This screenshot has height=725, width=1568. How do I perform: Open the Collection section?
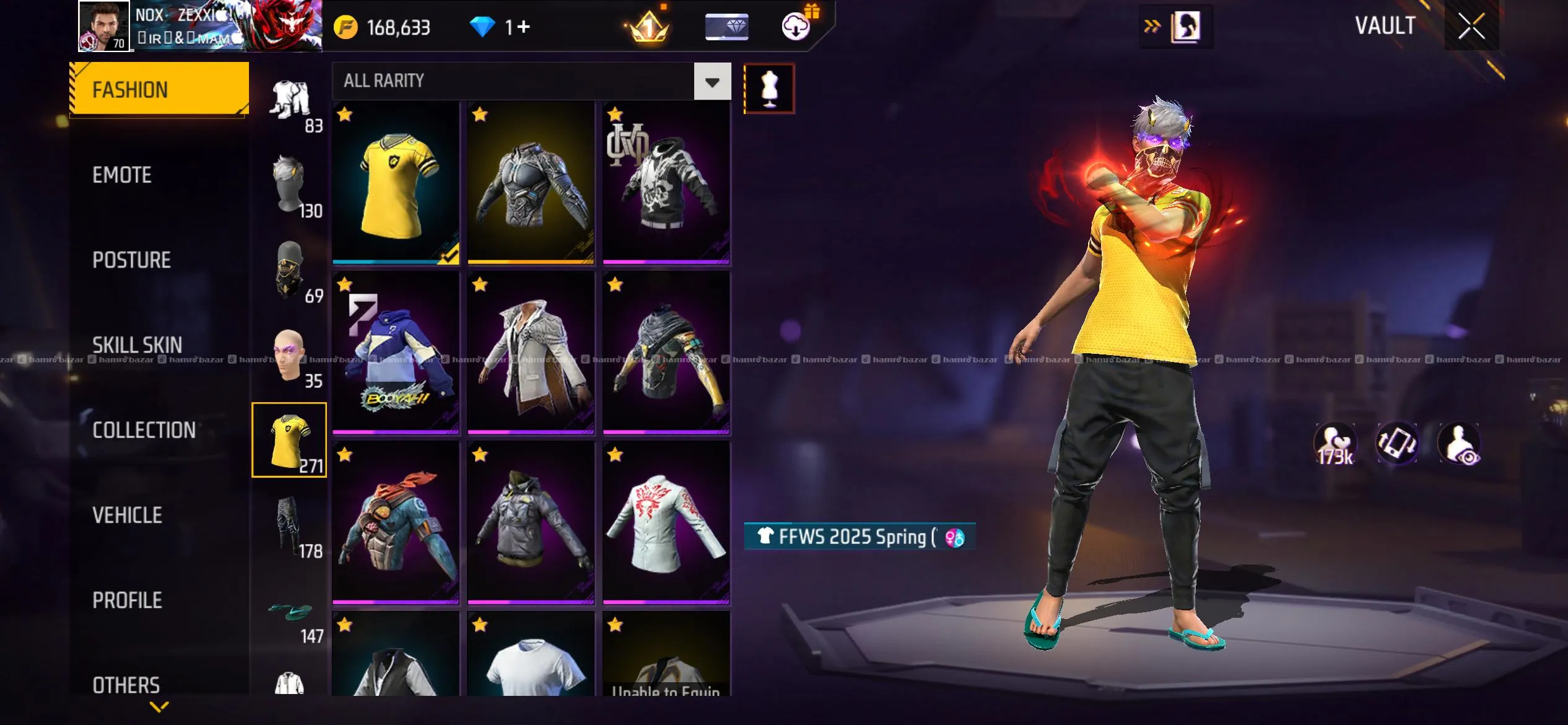tap(144, 430)
